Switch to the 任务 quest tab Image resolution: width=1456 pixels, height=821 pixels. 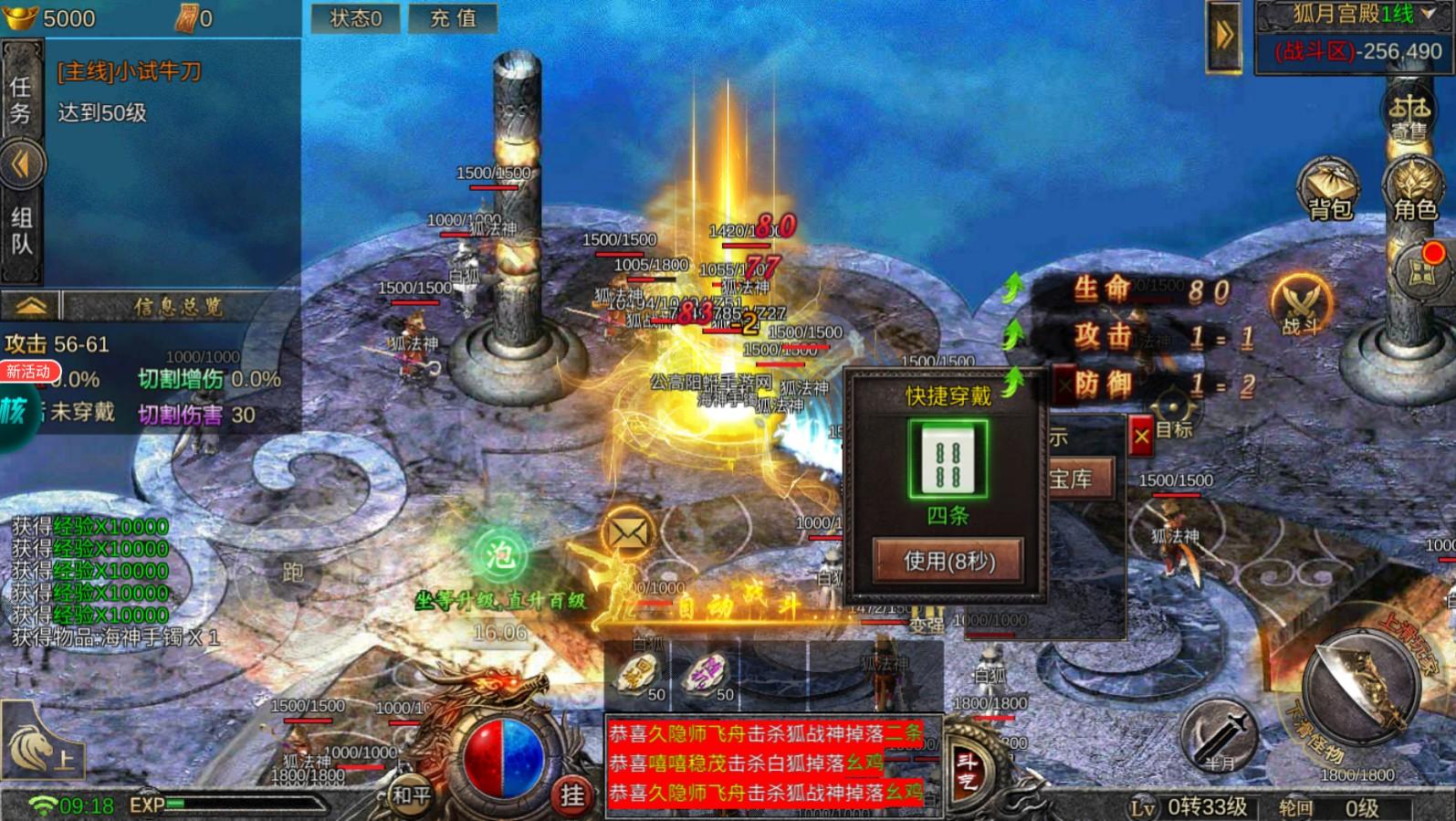pyautogui.click(x=21, y=100)
